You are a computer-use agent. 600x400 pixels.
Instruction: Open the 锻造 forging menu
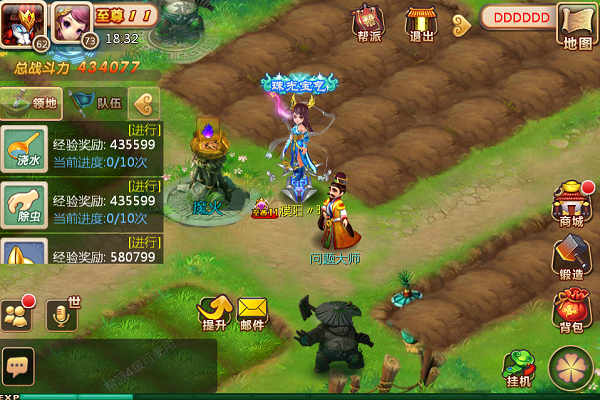569,259
